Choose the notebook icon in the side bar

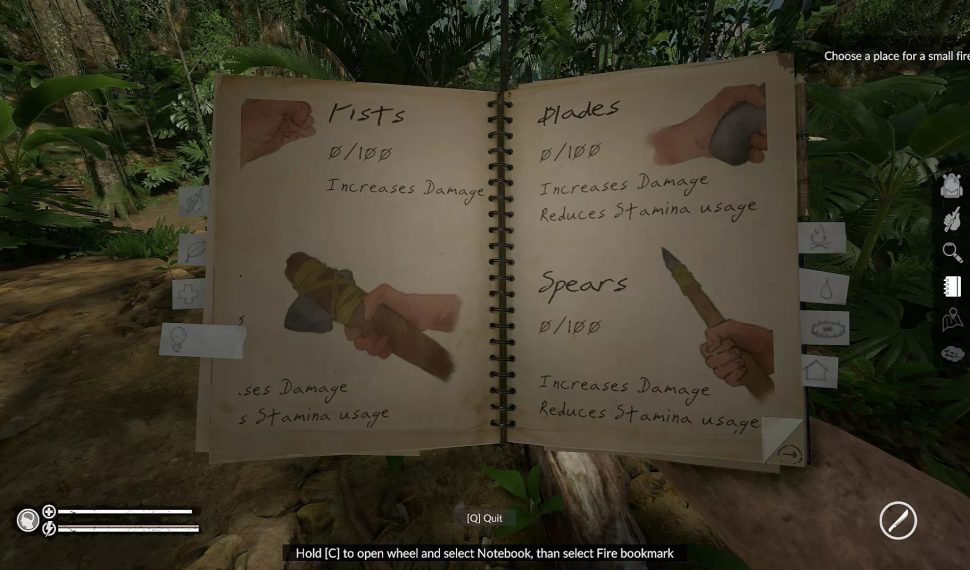[x=952, y=286]
